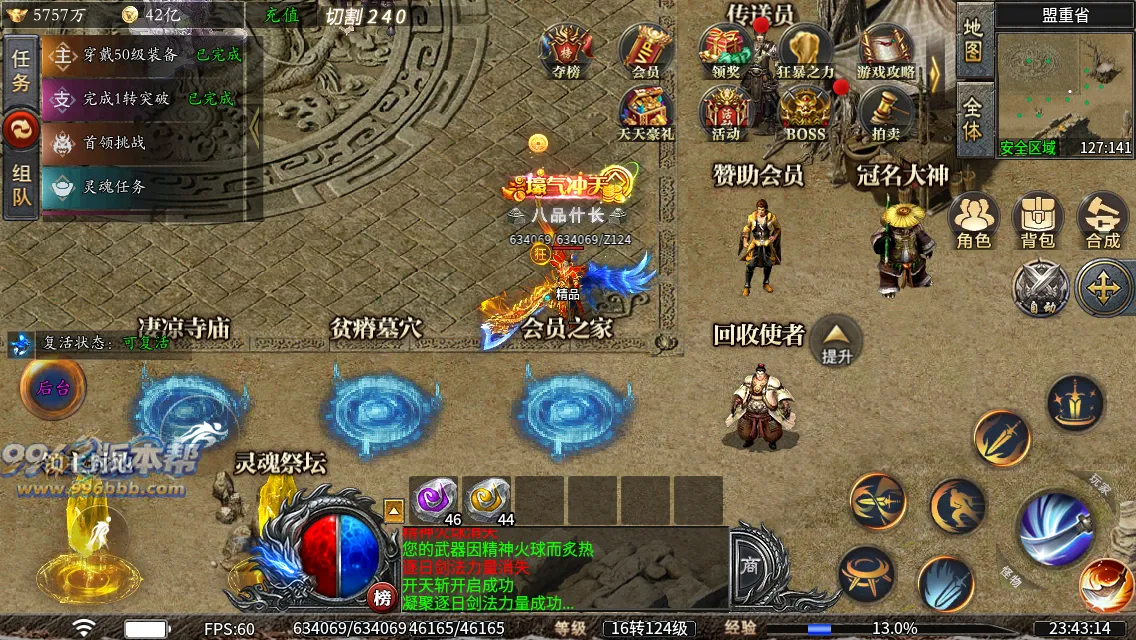Viewport: 1136px width, 640px height.
Task: Open the 充值 recharge button
Action: point(282,16)
